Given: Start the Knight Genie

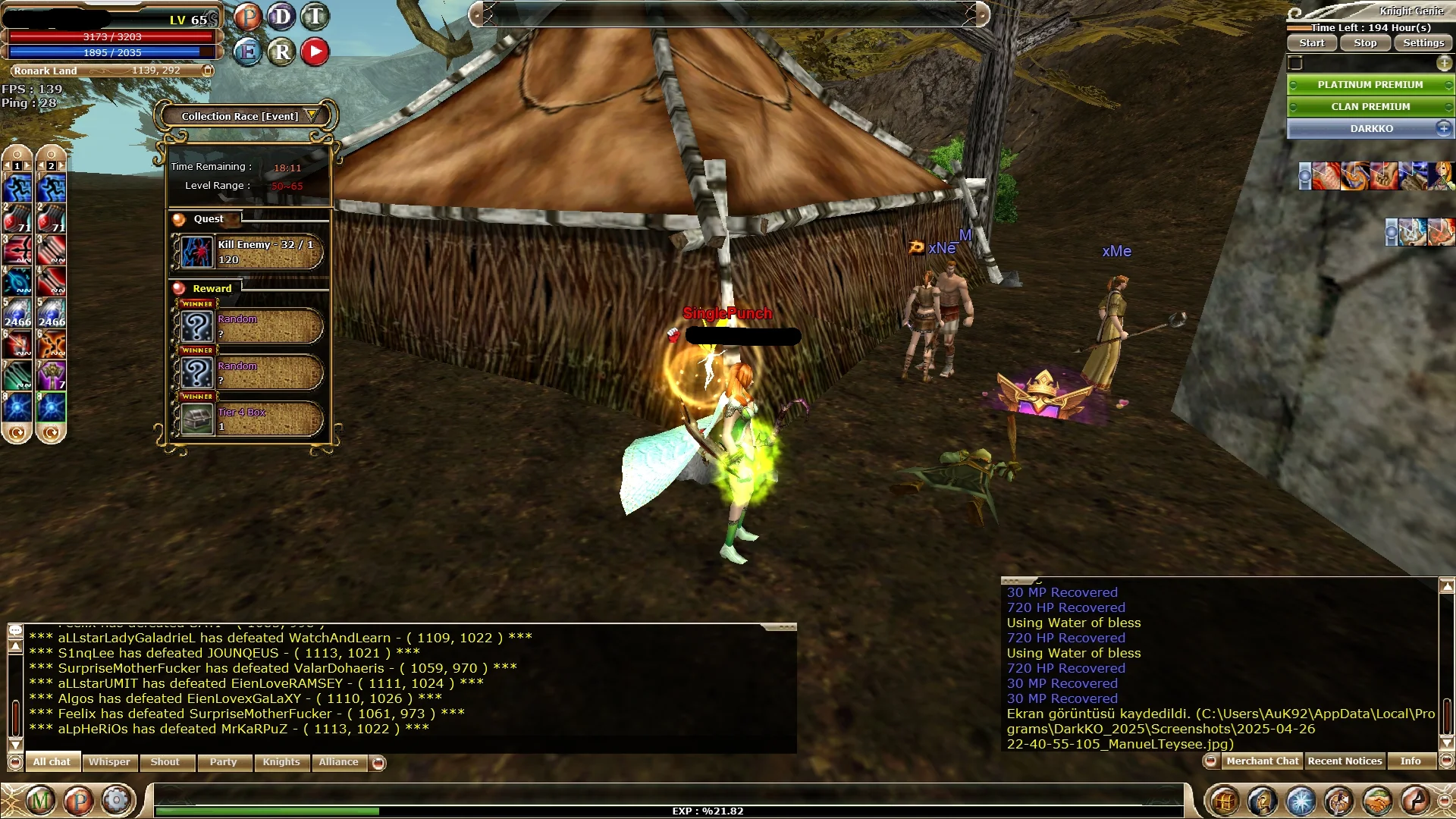Looking at the screenshot, I should [1312, 43].
